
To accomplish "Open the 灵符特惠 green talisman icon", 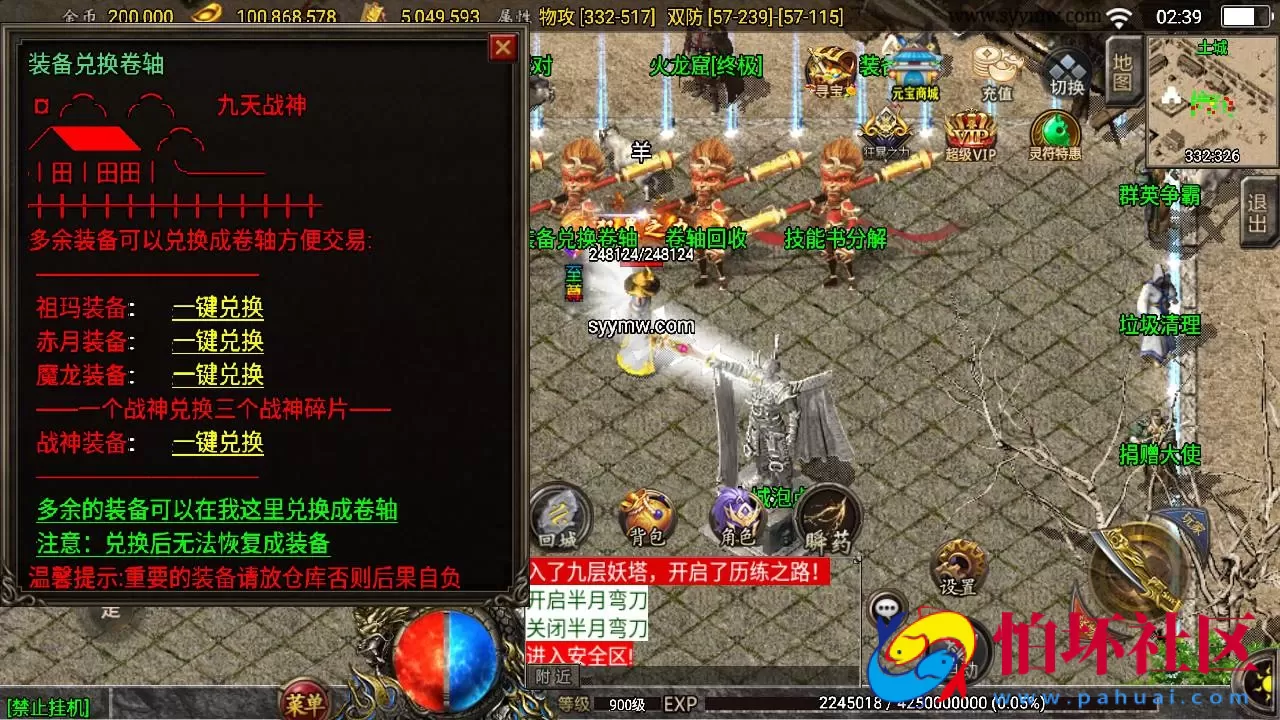I will point(1054,131).
